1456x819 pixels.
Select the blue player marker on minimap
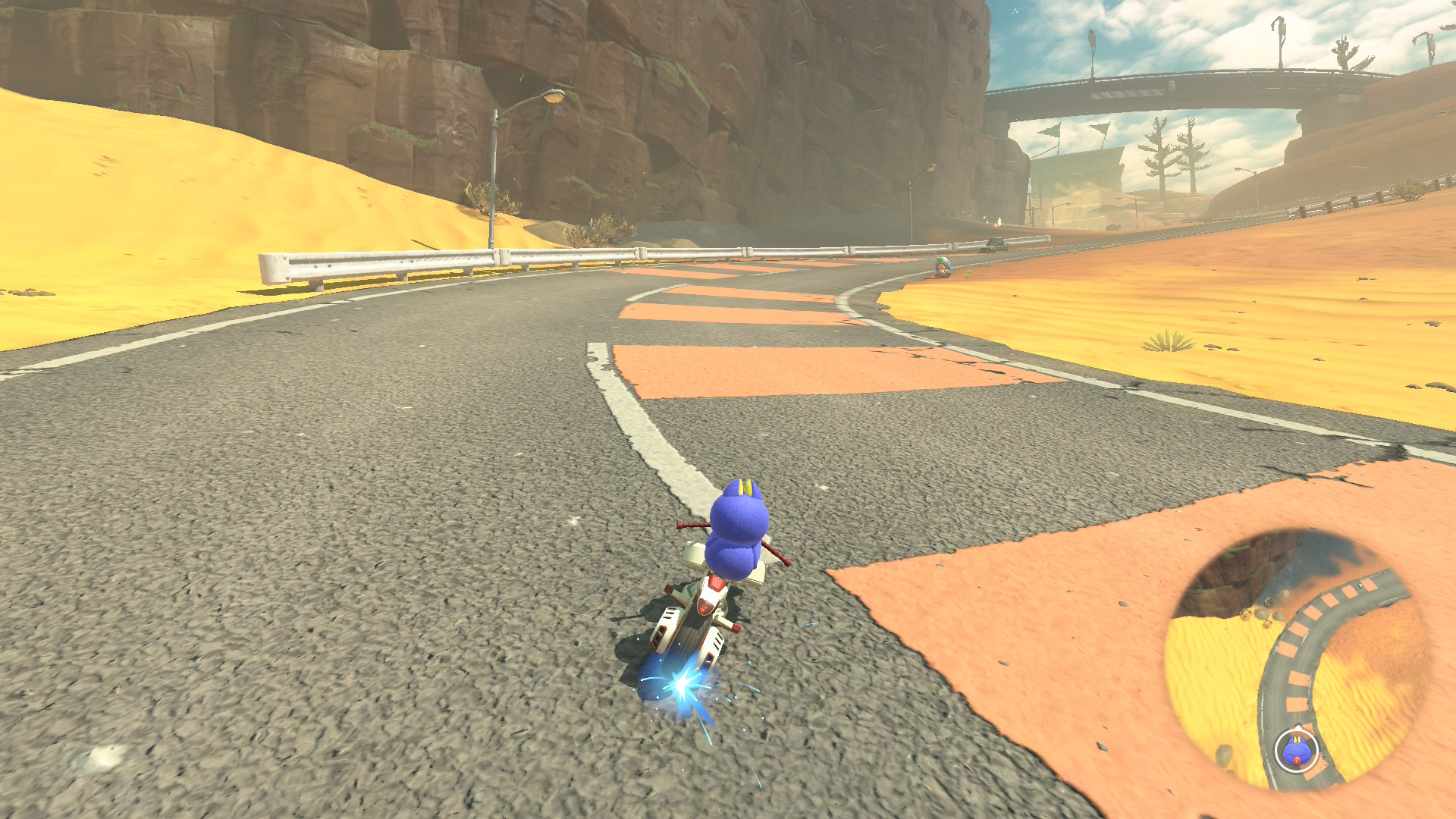(x=1296, y=751)
